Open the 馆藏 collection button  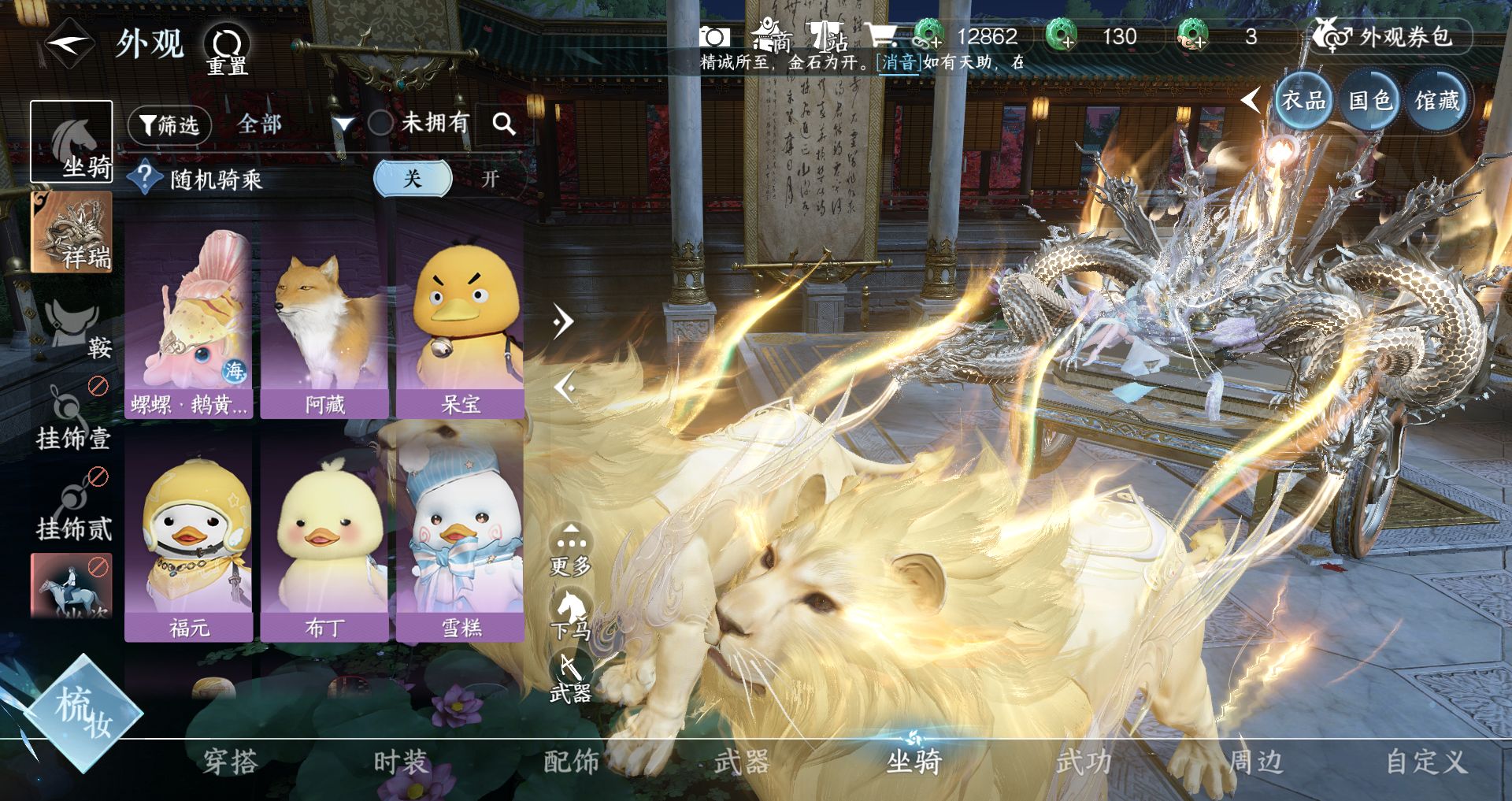(1436, 101)
